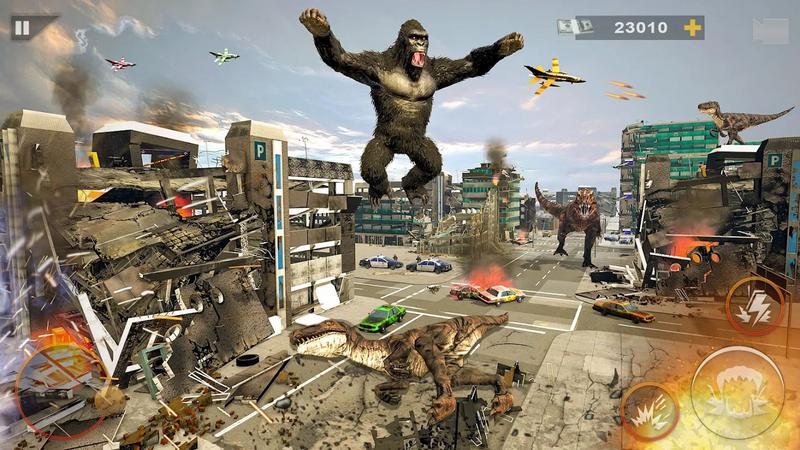The height and width of the screenshot is (450, 800).
Task: Trigger the large ground smash attack
Action: pos(737,392)
